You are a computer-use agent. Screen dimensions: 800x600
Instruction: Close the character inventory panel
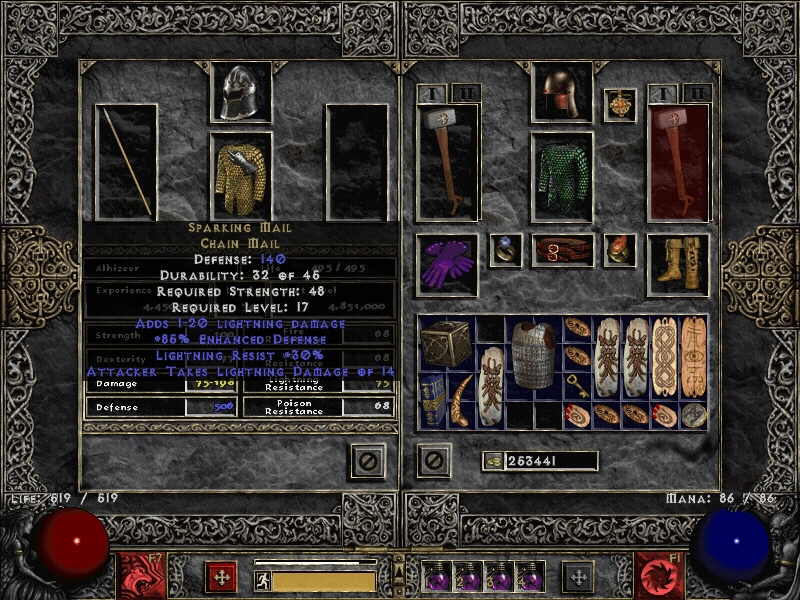coord(434,460)
